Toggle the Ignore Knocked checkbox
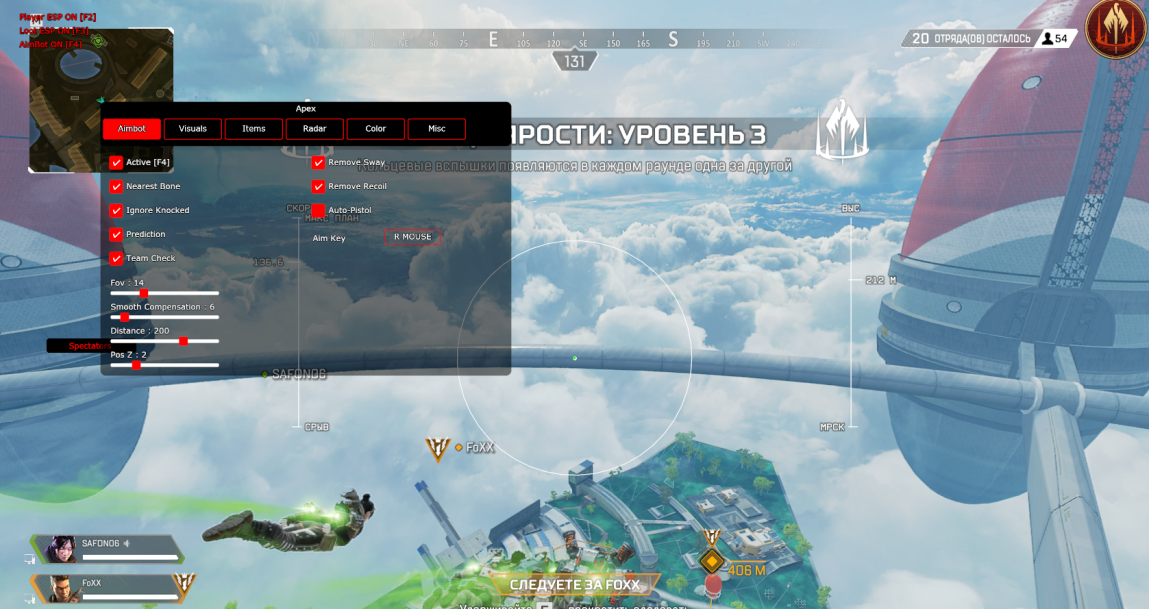This screenshot has width=1149, height=609. click(x=117, y=210)
